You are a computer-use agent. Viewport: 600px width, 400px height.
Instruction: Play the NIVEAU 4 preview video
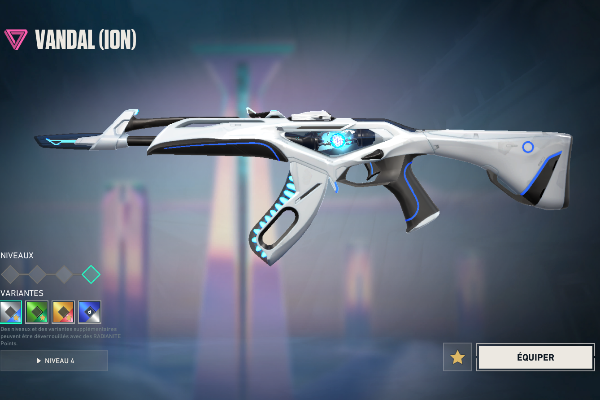54,360
